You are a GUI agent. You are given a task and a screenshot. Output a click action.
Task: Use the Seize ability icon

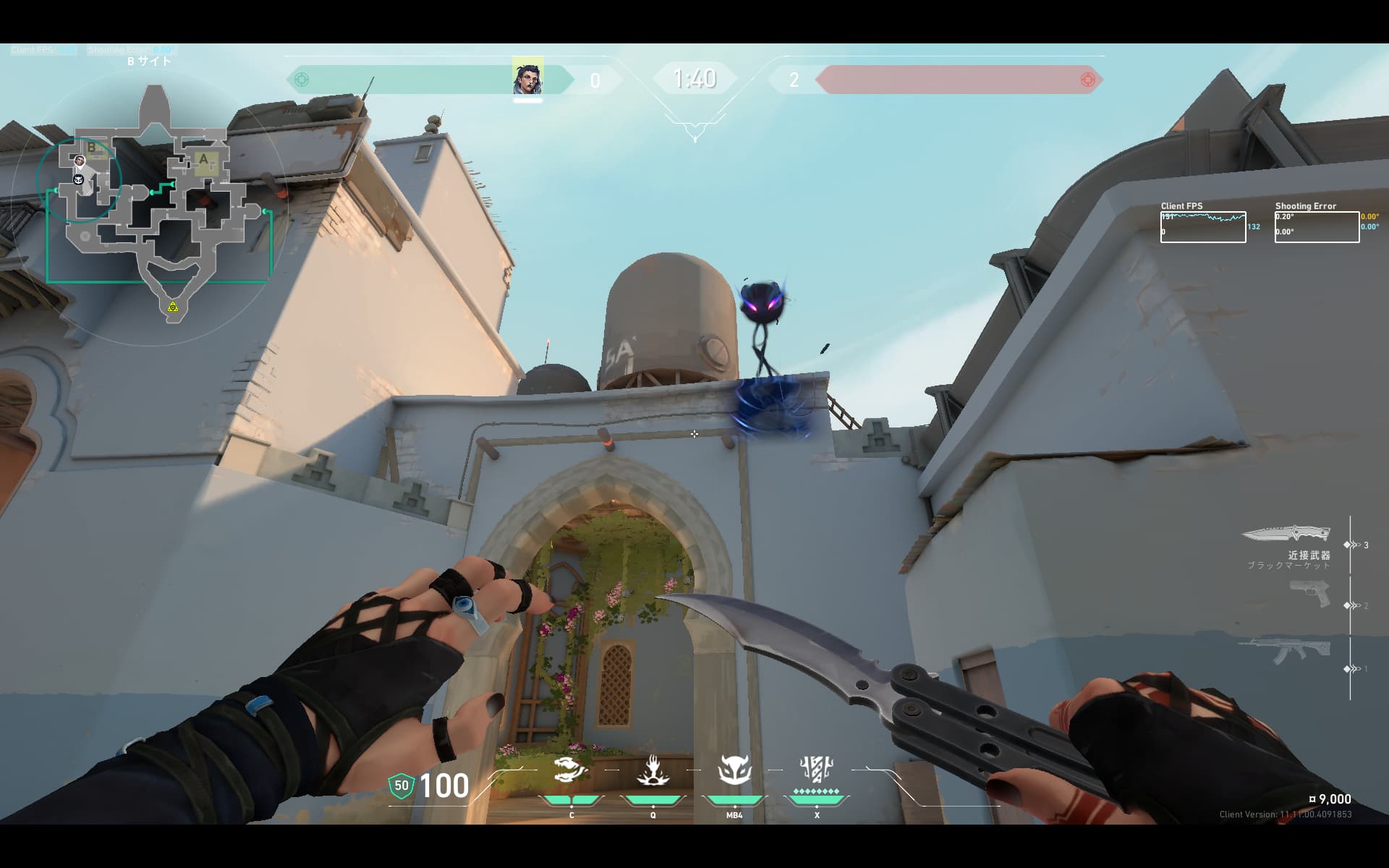(x=653, y=771)
